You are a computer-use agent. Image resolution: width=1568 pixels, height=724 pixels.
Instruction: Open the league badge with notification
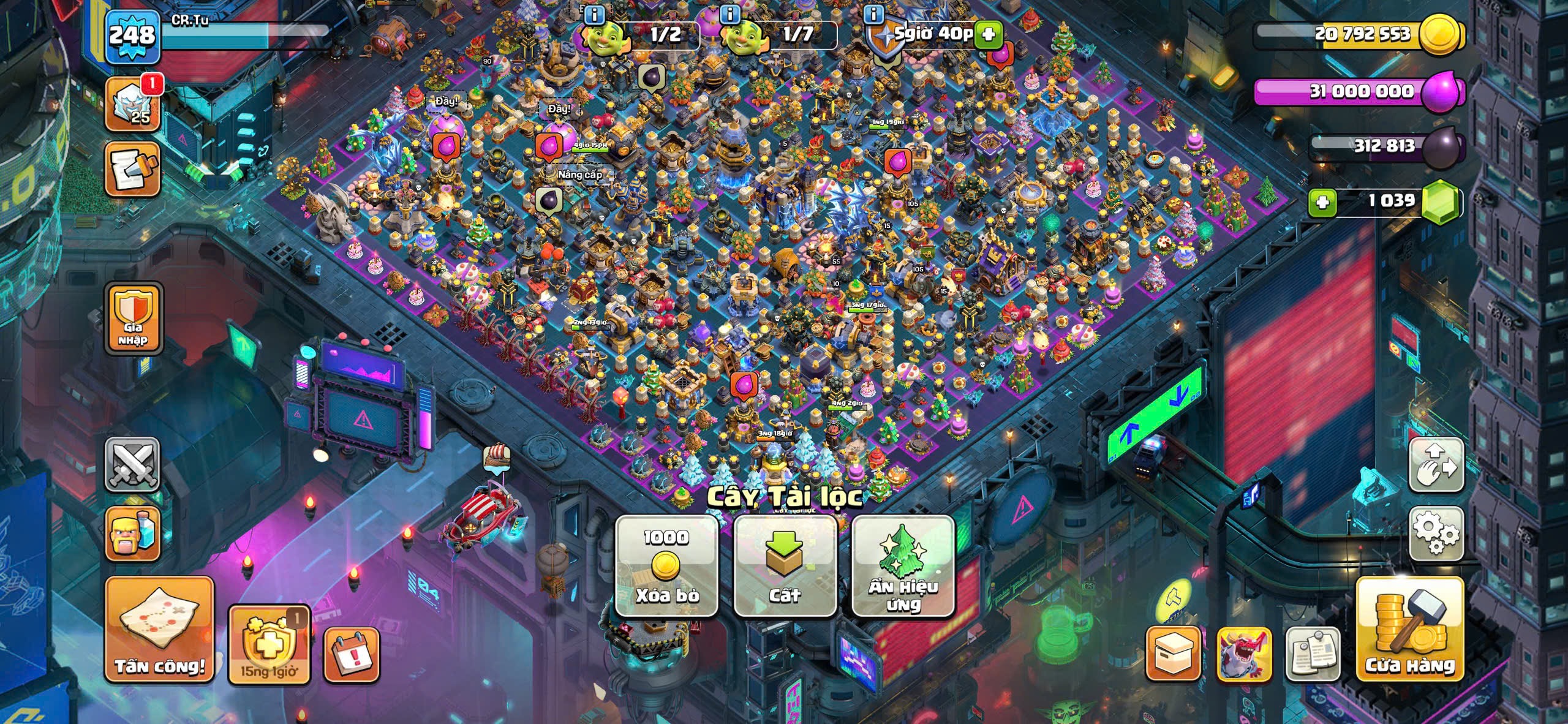[x=132, y=104]
